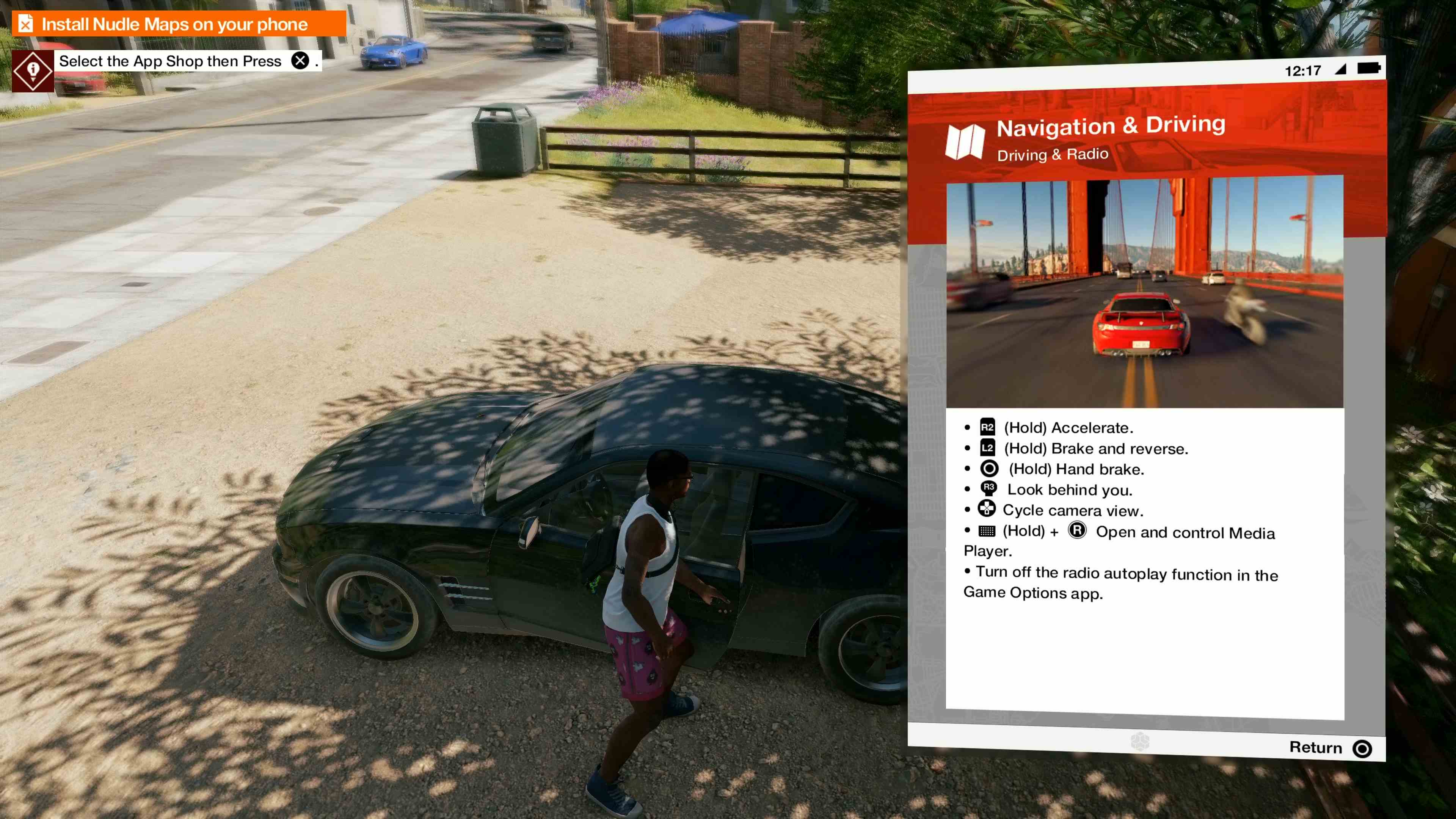This screenshot has width=1456, height=819.
Task: Select the X dismiss symbol in the App Shop hint
Action: 301,61
